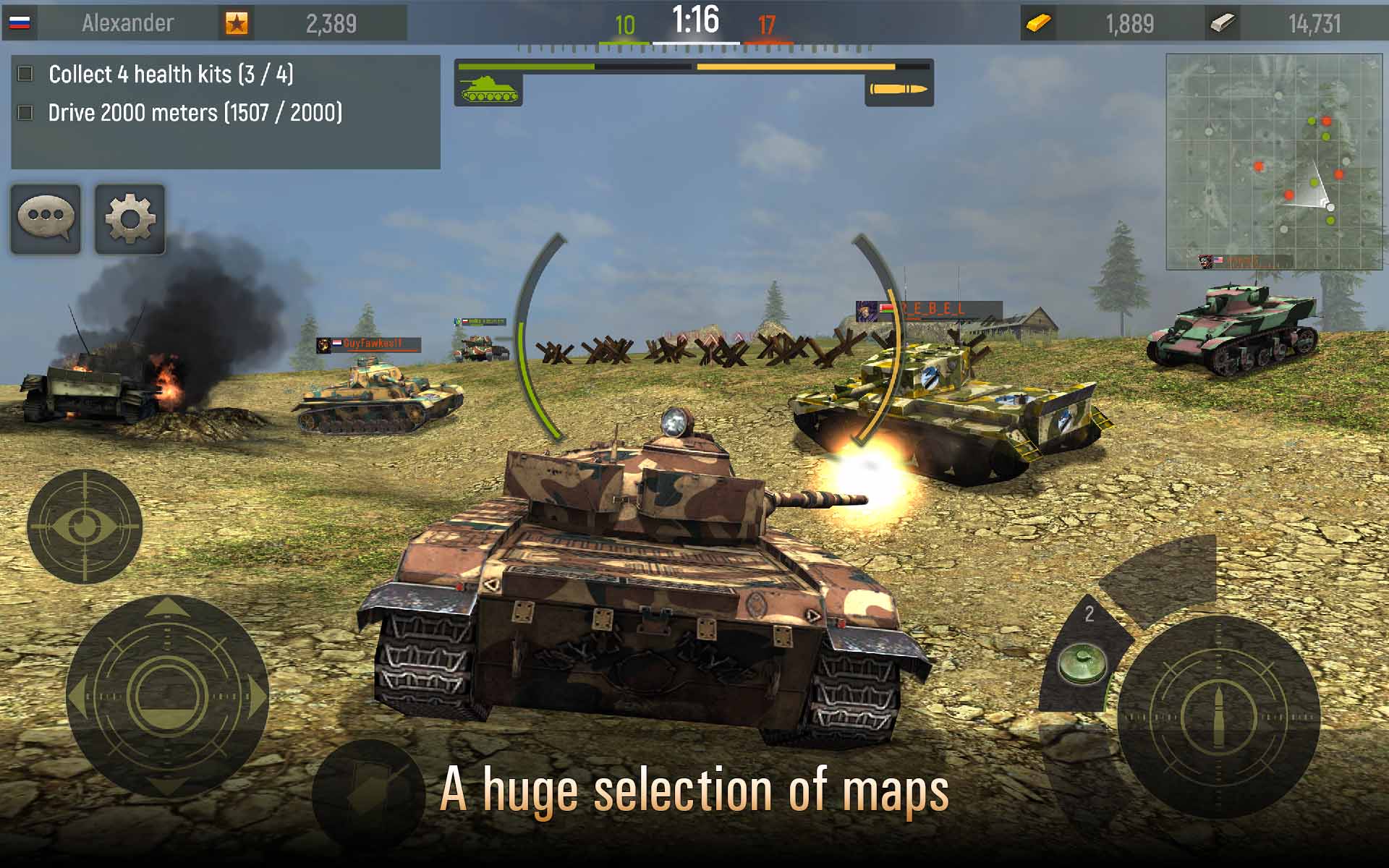Tap the green tank health icon
This screenshot has height=868, width=1389.
pos(489,89)
